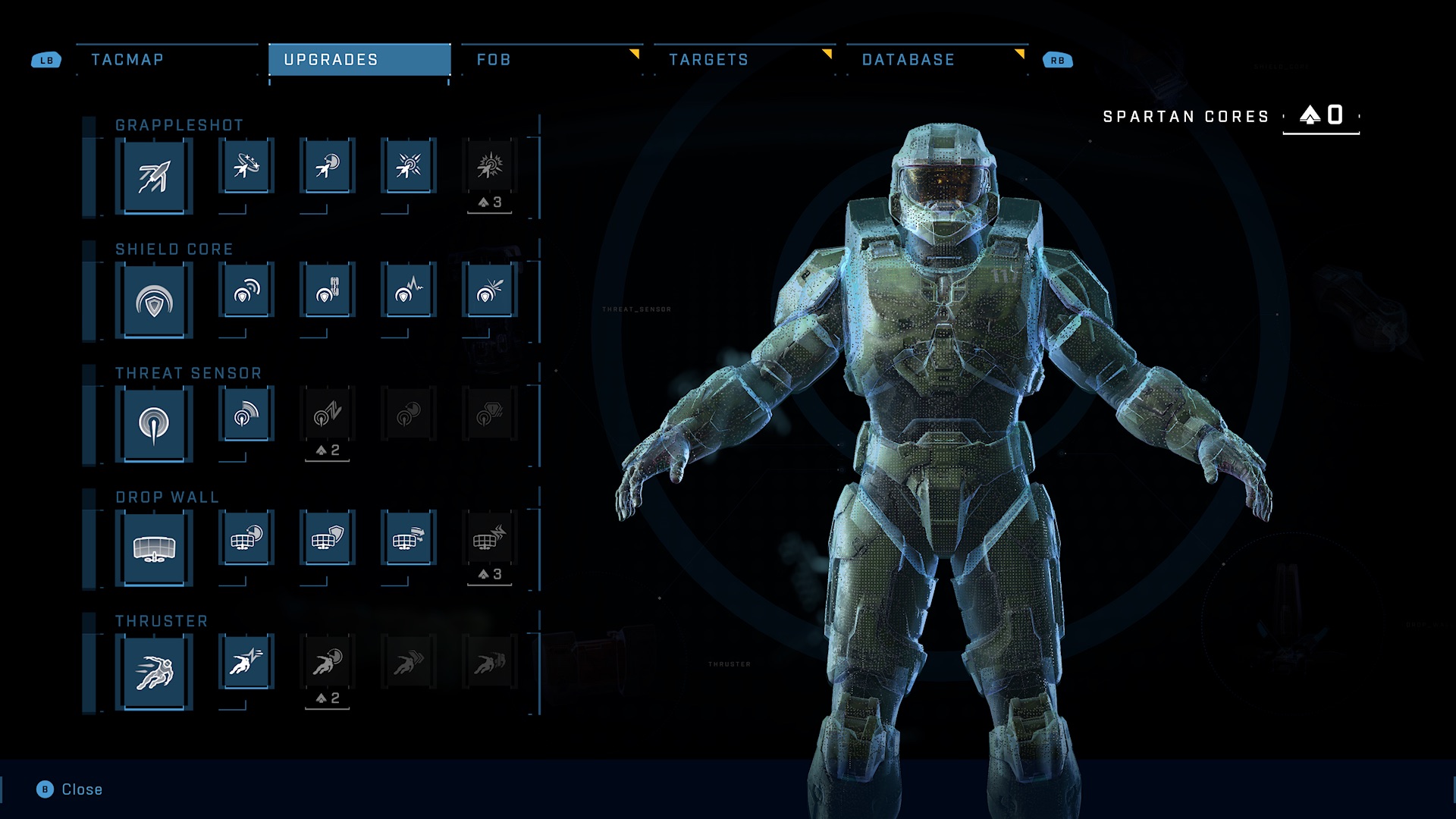
Task: Select the first Grappleshot upgrade after the main icon
Action: 246,166
